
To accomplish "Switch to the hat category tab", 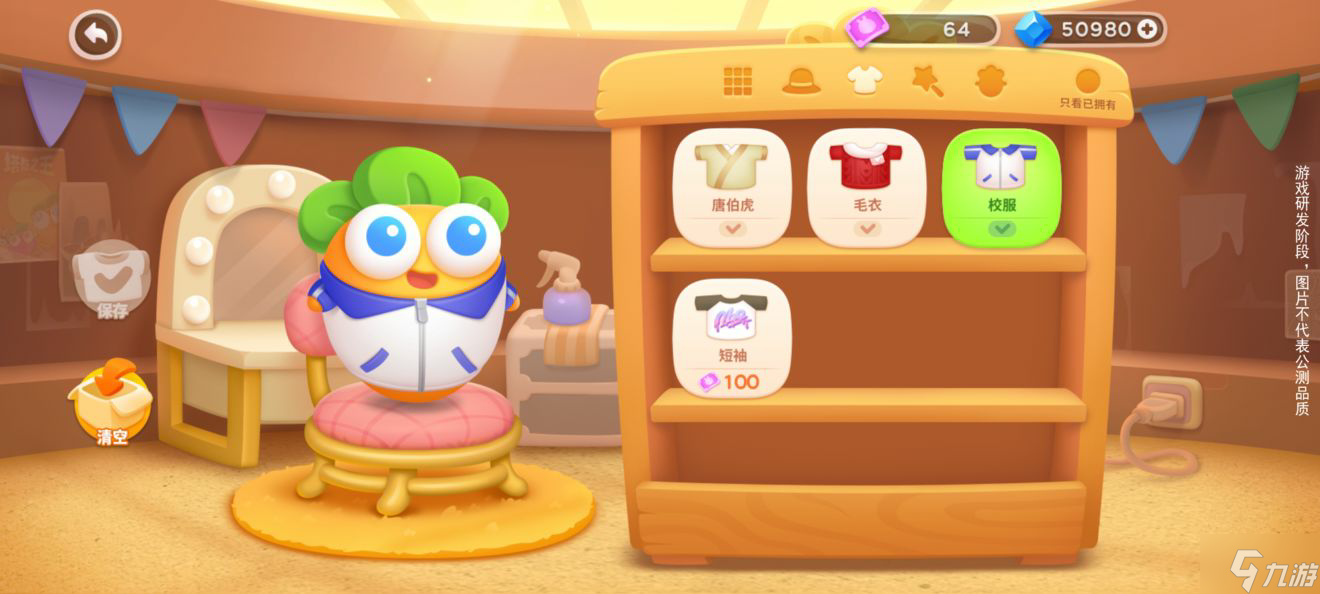I will pyautogui.click(x=801, y=82).
